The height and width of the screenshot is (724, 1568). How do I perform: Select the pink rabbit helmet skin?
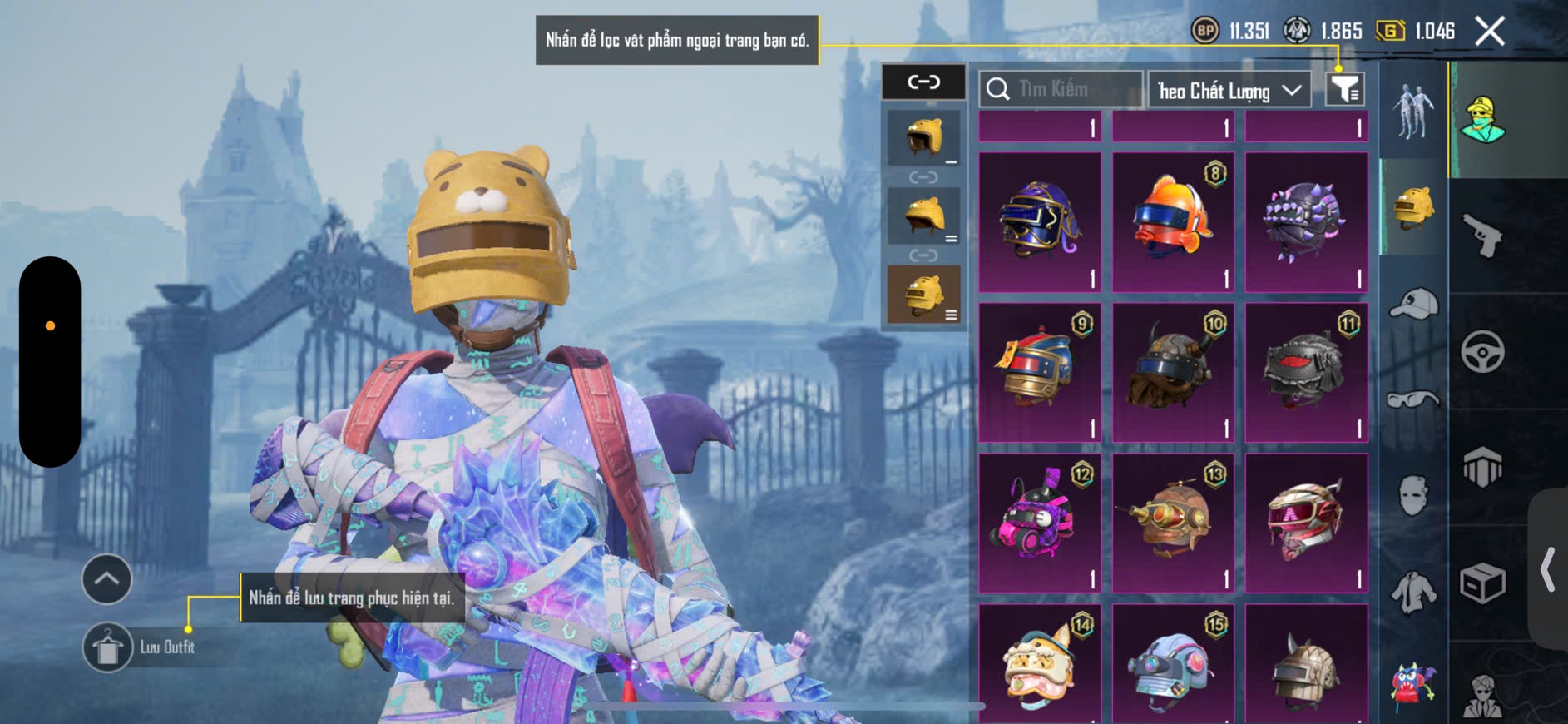tap(1040, 523)
